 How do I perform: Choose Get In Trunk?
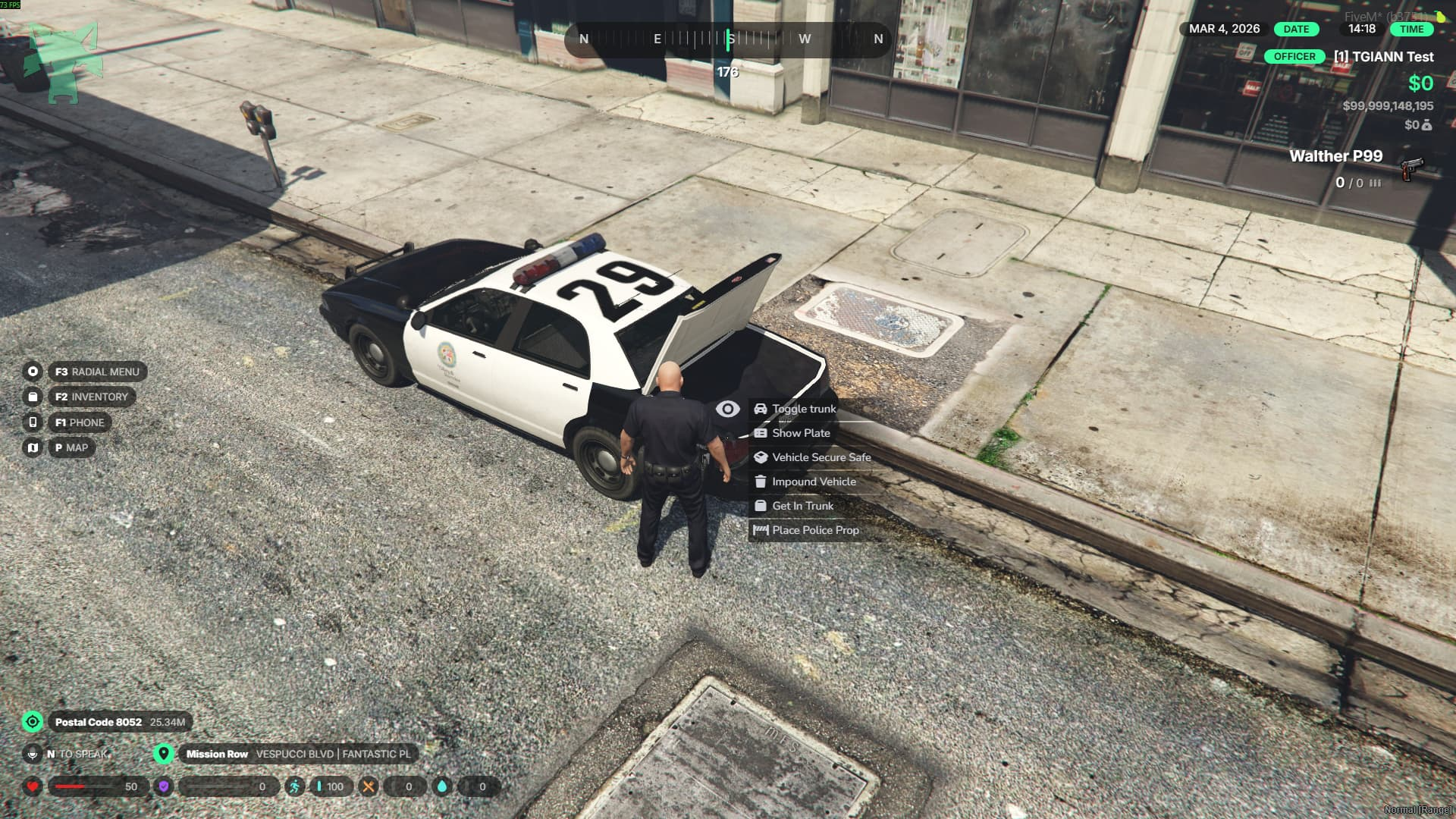tap(802, 506)
